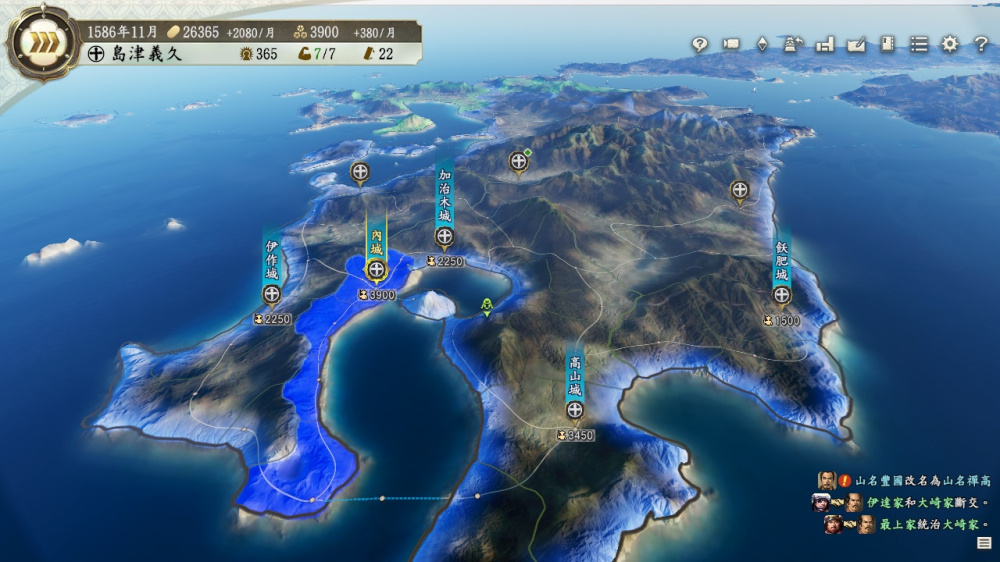
Task: Select the 加治木城 castle marker
Action: coord(445,237)
